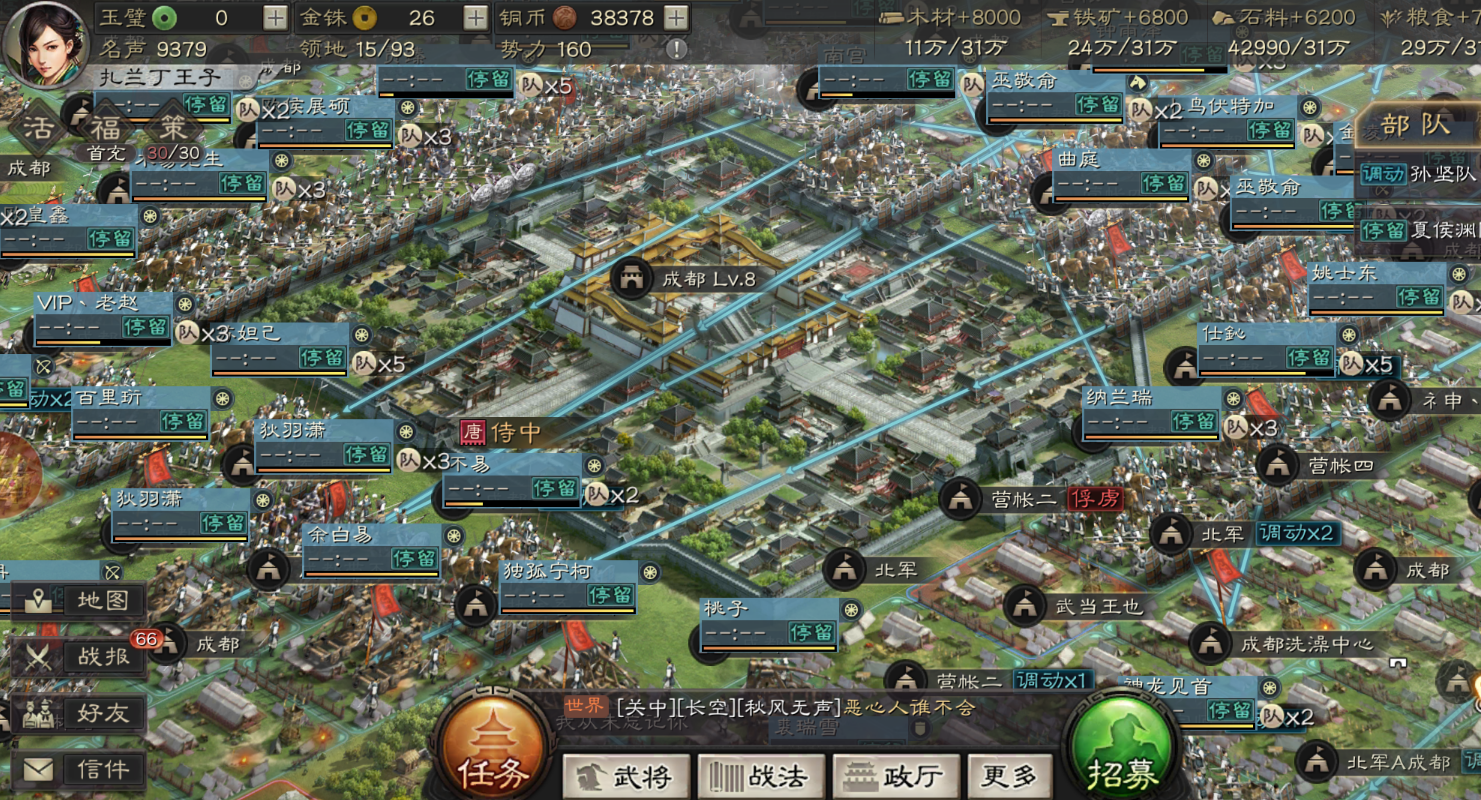Open the 地图 map view
The height and width of the screenshot is (800, 1481).
80,601
